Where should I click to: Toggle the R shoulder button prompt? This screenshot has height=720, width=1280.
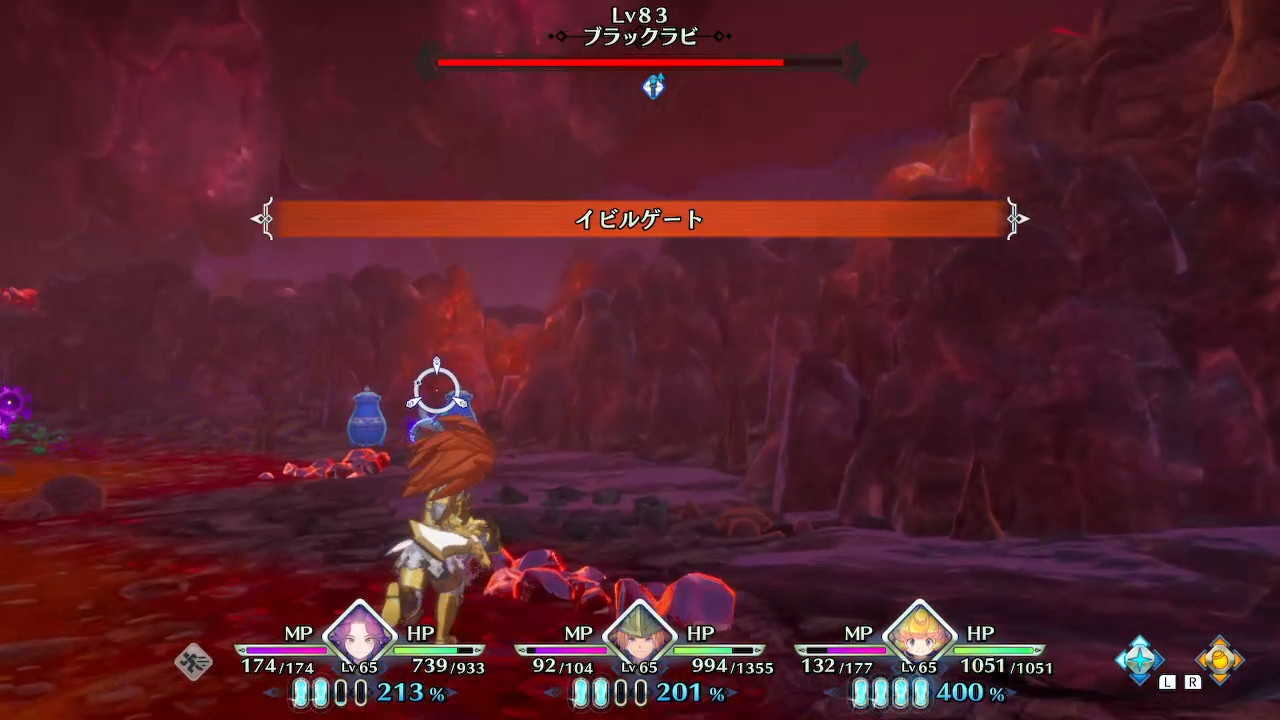[x=1190, y=681]
